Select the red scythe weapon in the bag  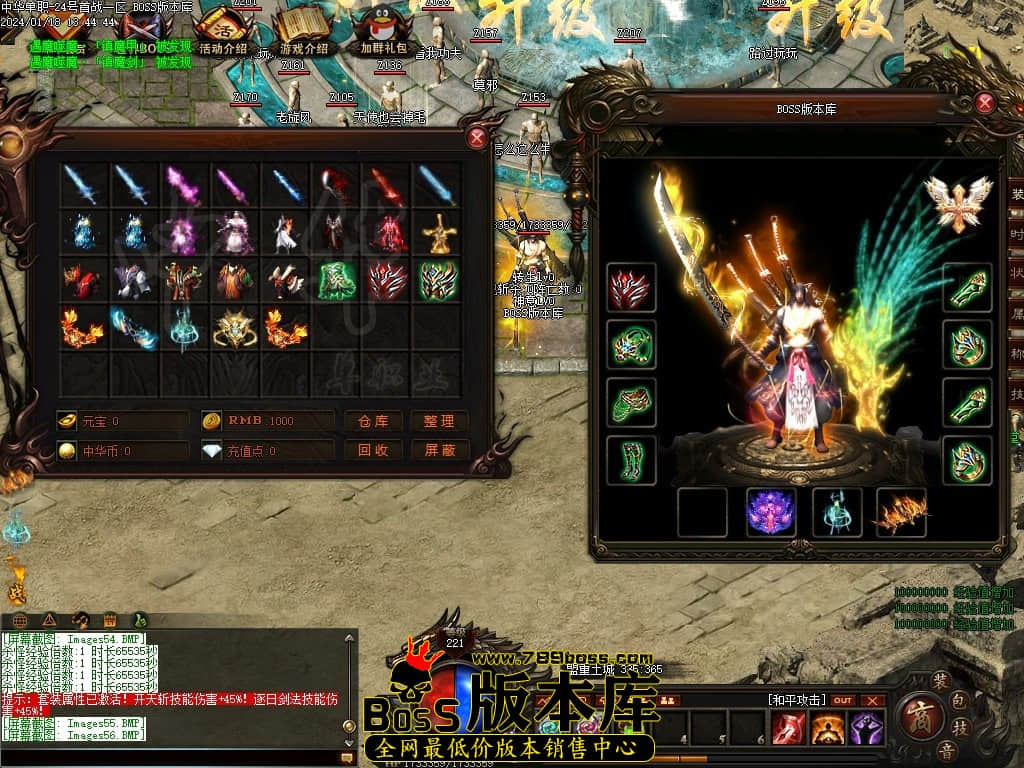335,185
